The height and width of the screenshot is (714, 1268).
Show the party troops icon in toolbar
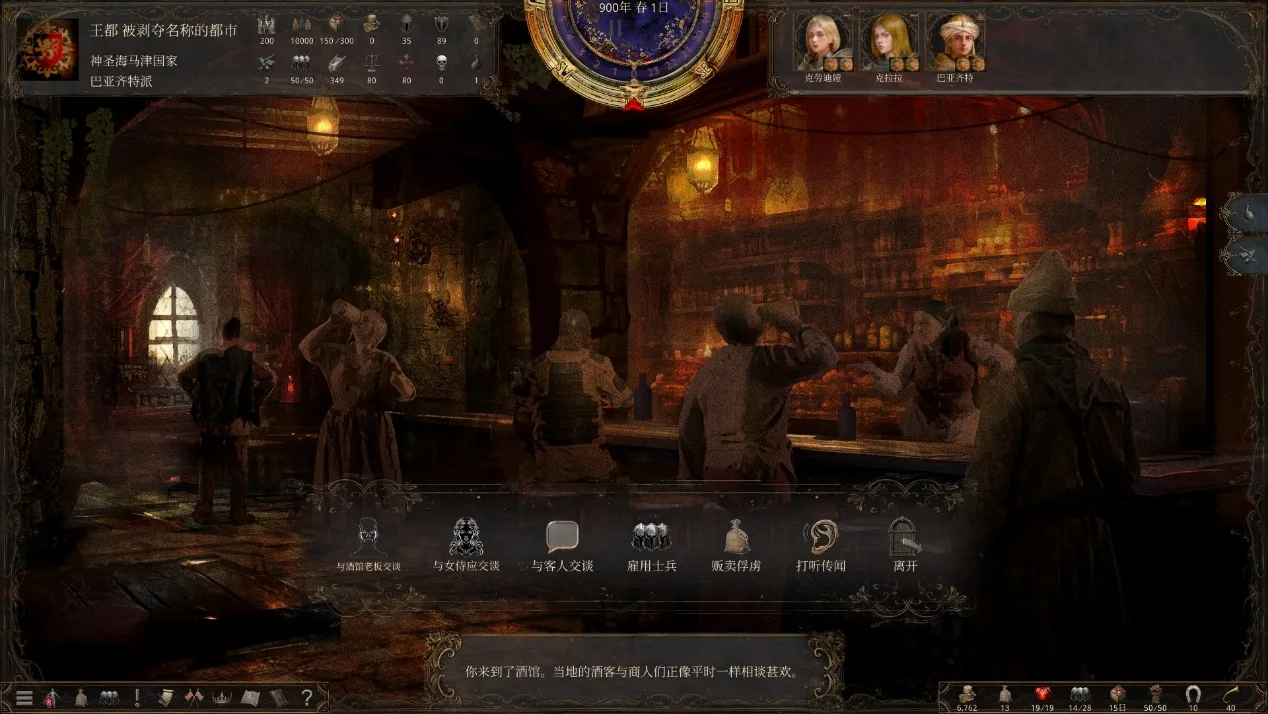109,697
